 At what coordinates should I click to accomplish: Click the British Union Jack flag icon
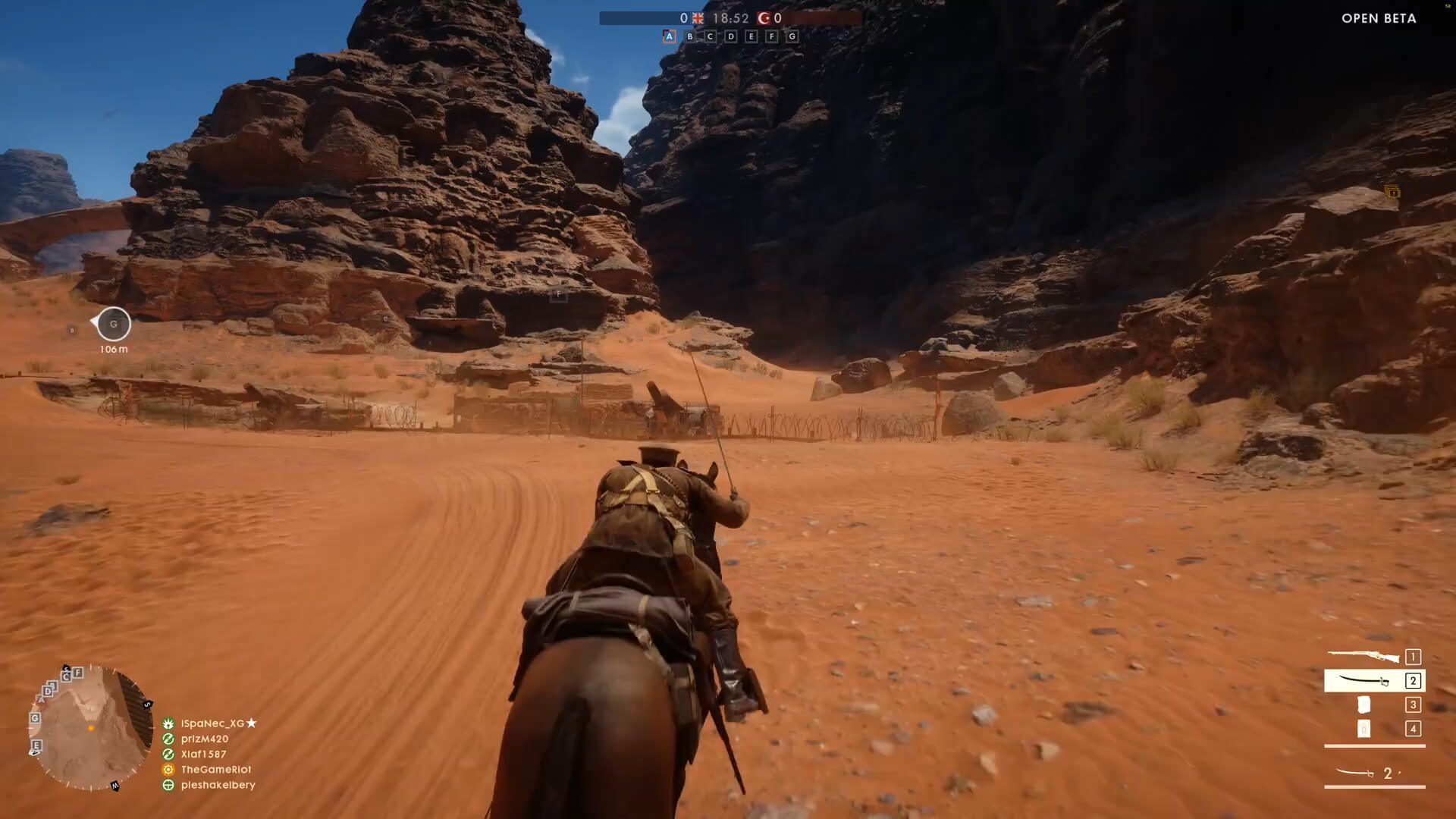click(x=698, y=18)
